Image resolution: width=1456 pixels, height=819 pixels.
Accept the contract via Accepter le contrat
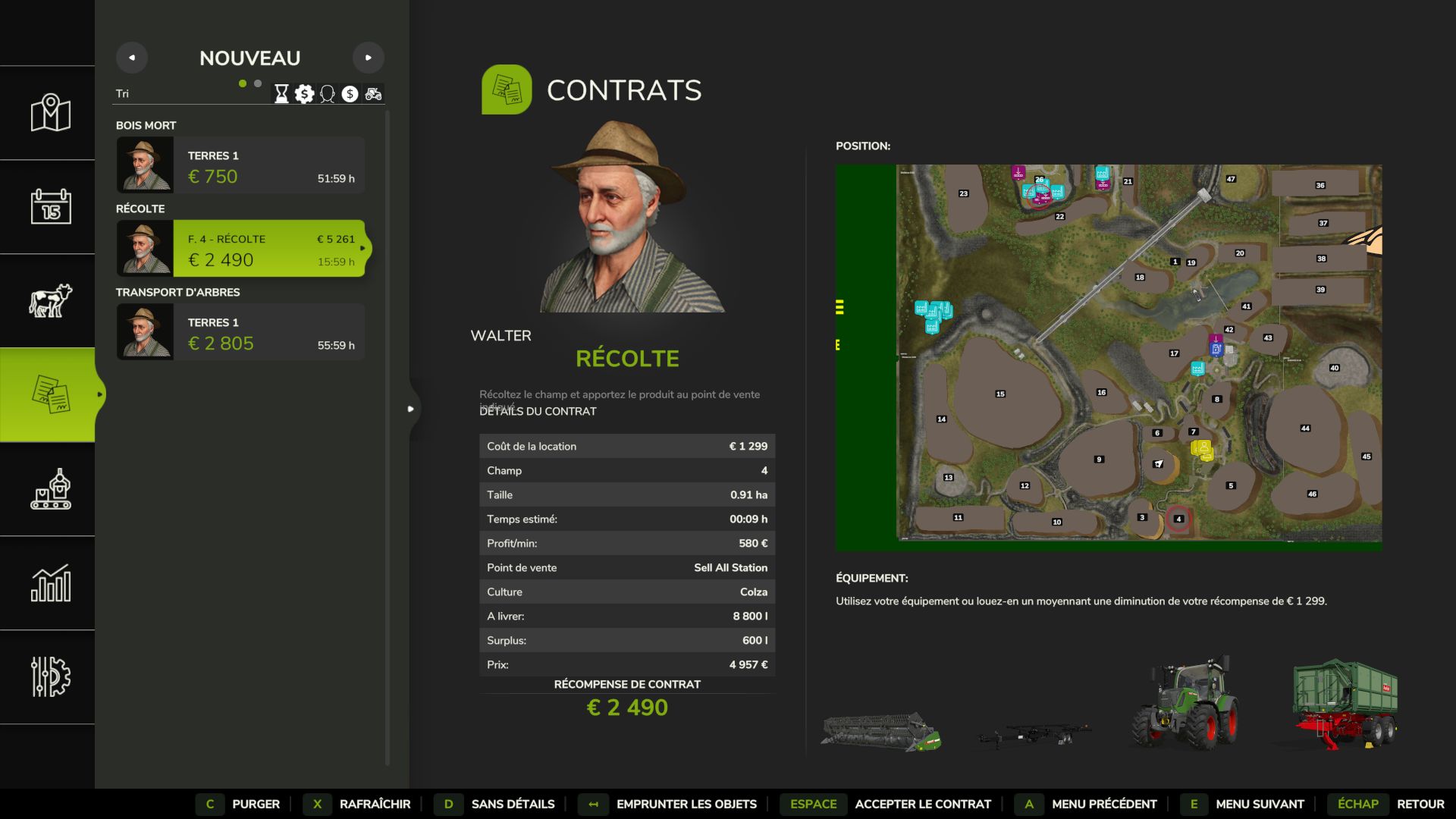tap(922, 804)
